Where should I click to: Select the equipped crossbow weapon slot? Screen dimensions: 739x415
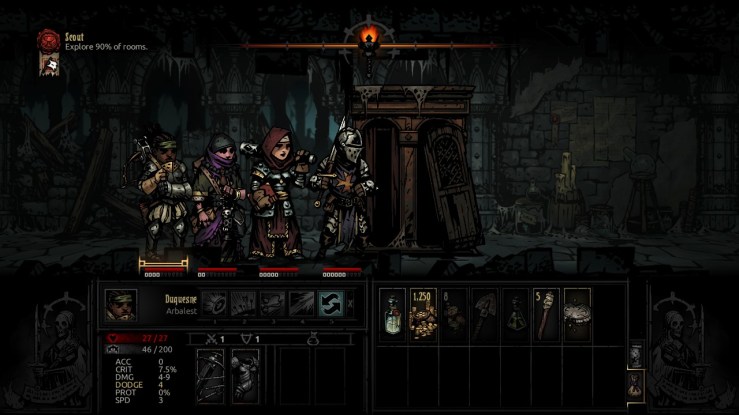[211, 376]
